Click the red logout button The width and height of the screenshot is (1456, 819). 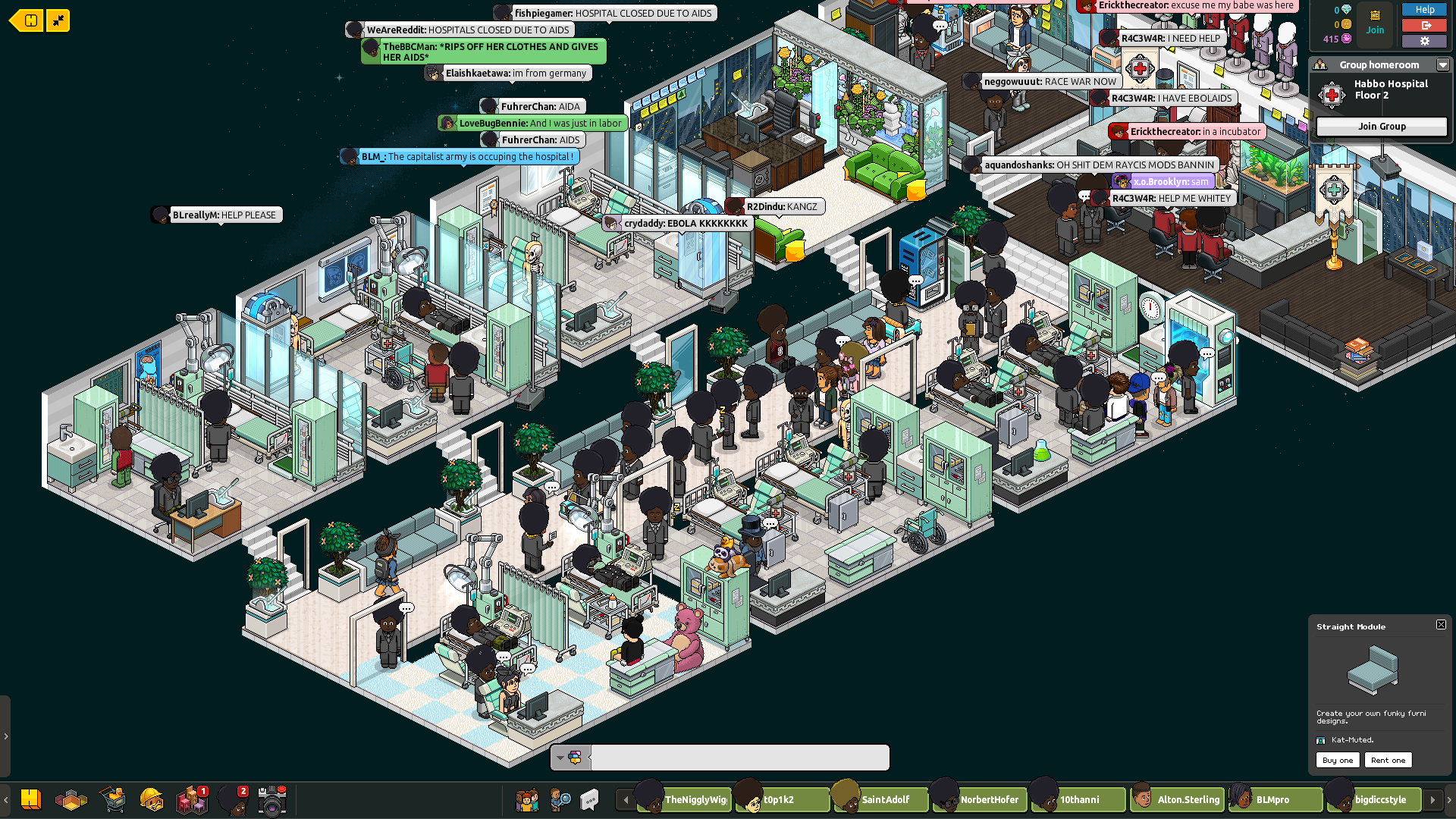coord(1424,26)
